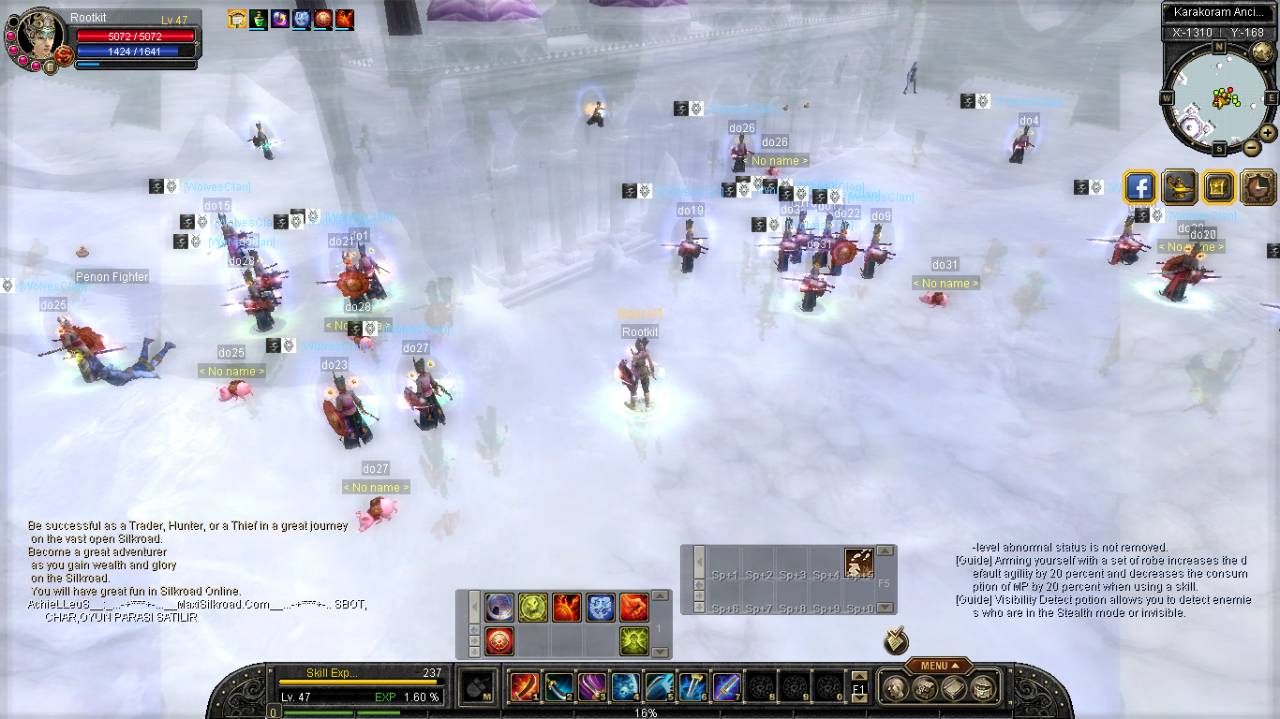Screen dimensions: 1280x719
Task: Open the treasure chest icon in menu bar
Action: click(984, 687)
